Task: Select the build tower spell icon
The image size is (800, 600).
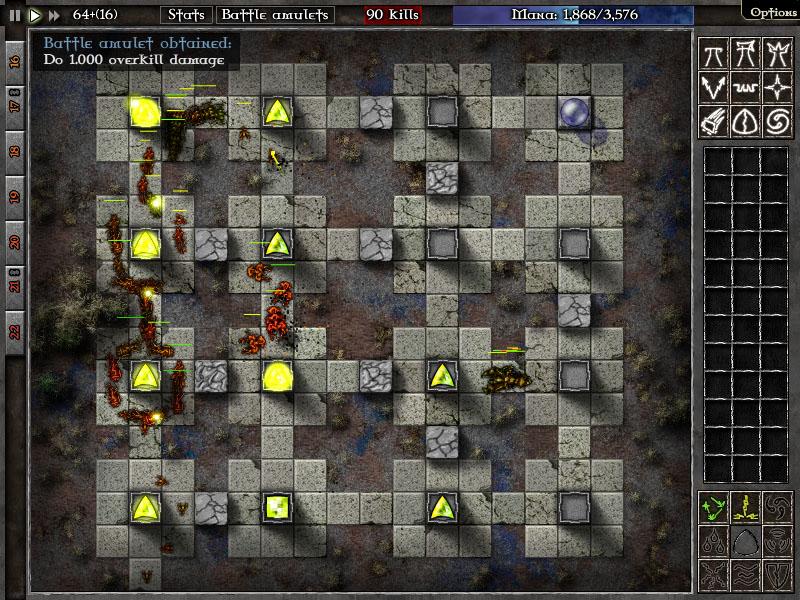Action: point(713,54)
